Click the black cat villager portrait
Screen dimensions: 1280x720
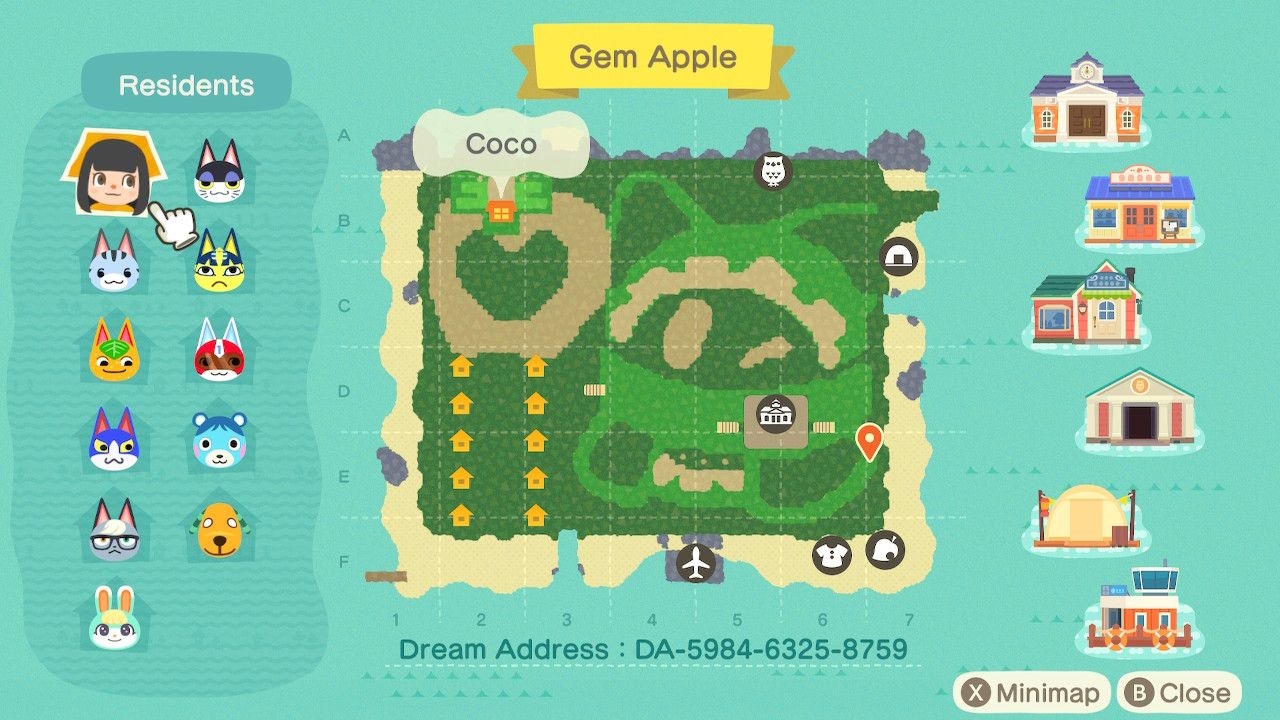(x=219, y=175)
